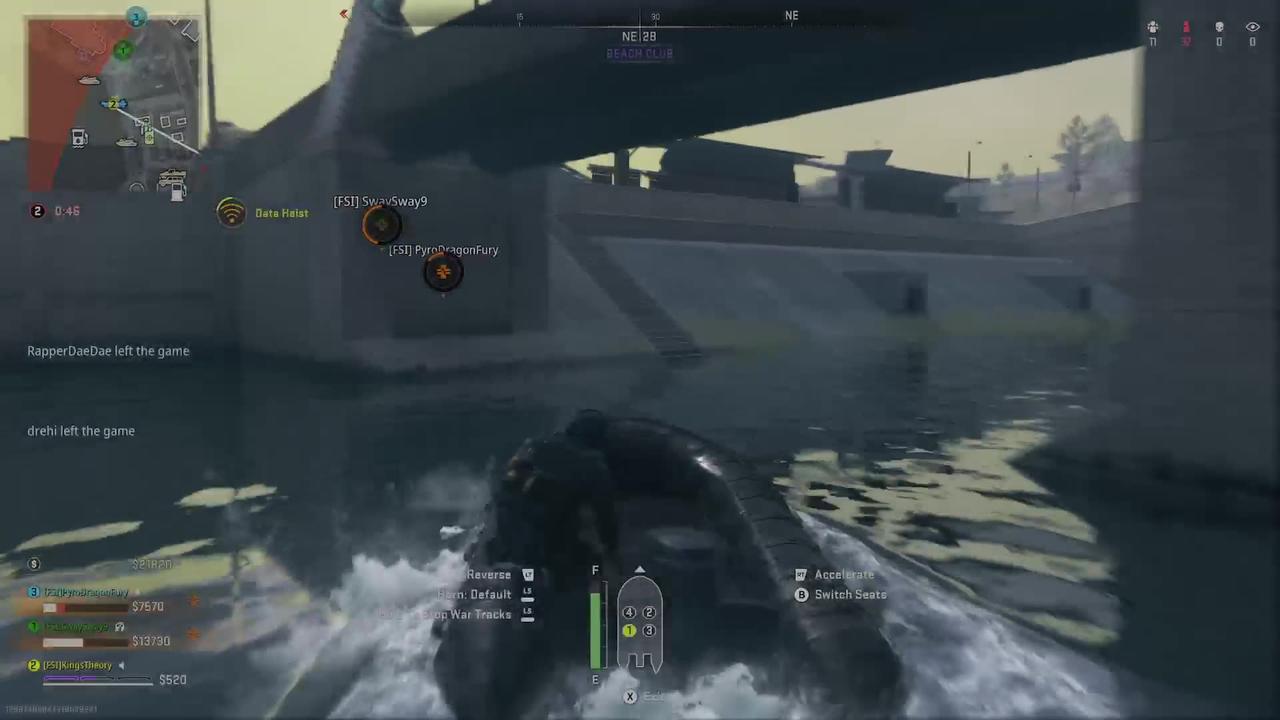Select seat 4 on the boat diagram

click(x=629, y=612)
